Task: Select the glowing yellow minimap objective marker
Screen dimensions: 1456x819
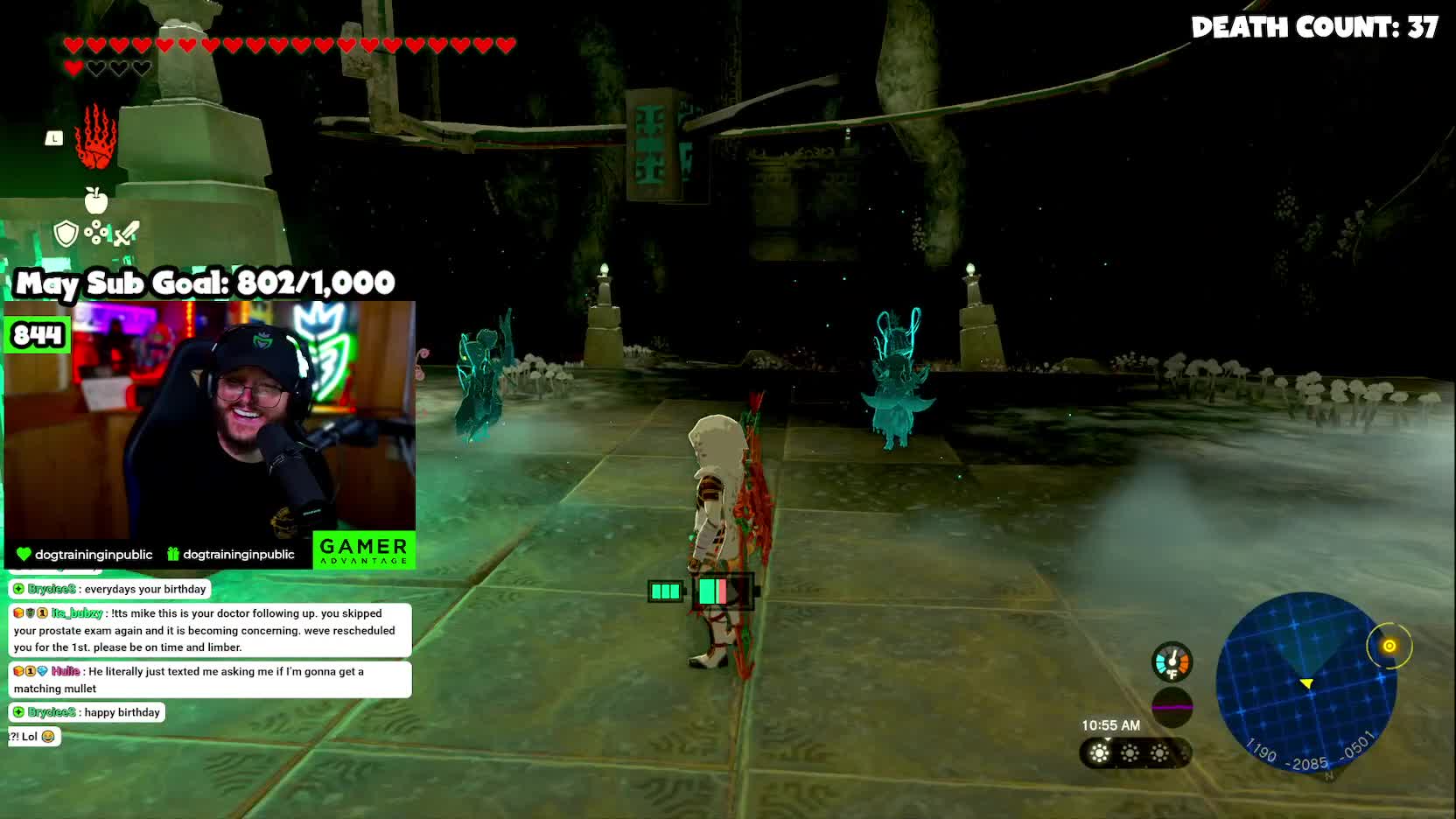Action: pyautogui.click(x=1389, y=646)
